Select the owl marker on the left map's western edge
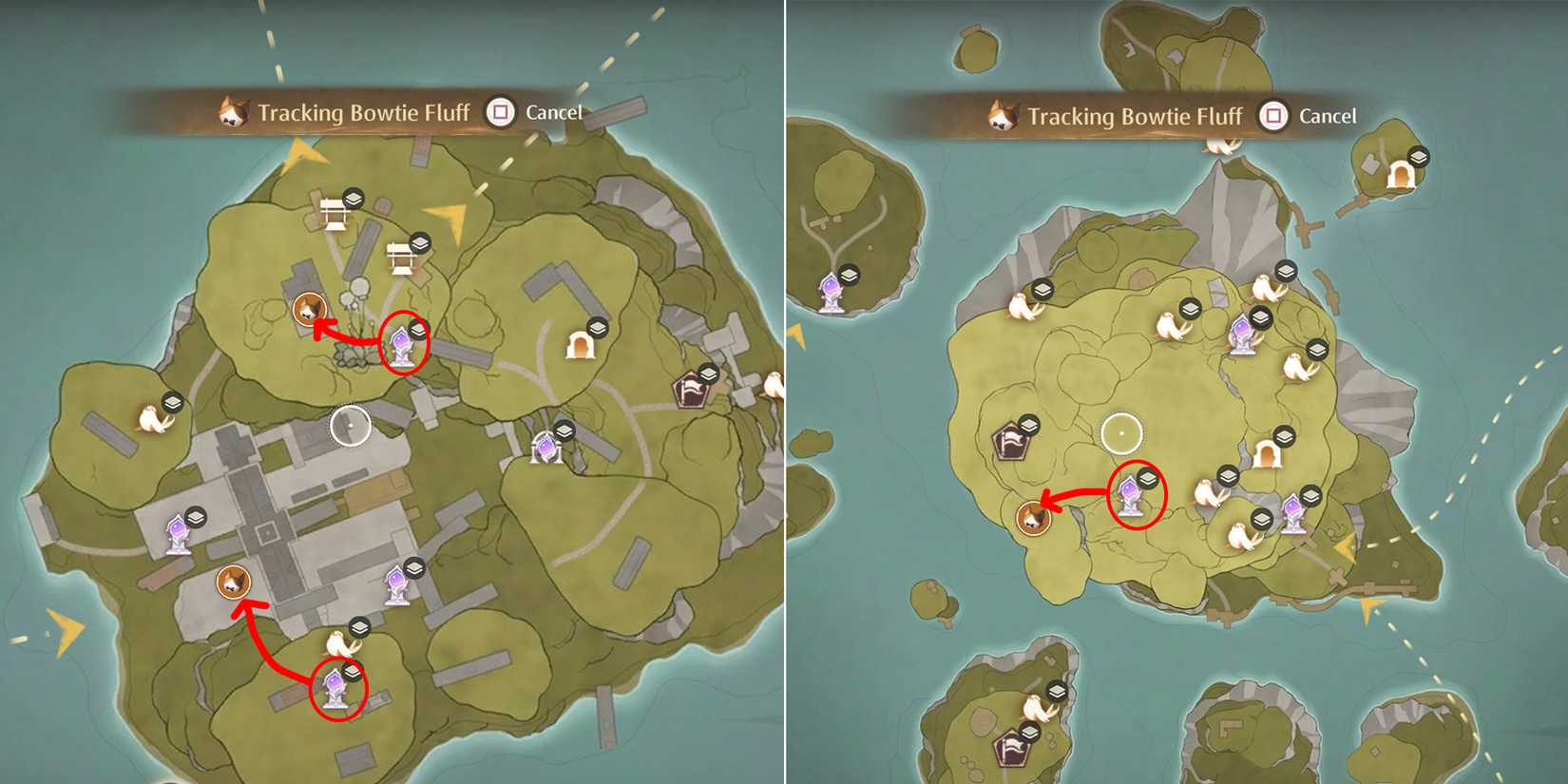Screen dimensions: 1568x784 (x=151, y=418)
